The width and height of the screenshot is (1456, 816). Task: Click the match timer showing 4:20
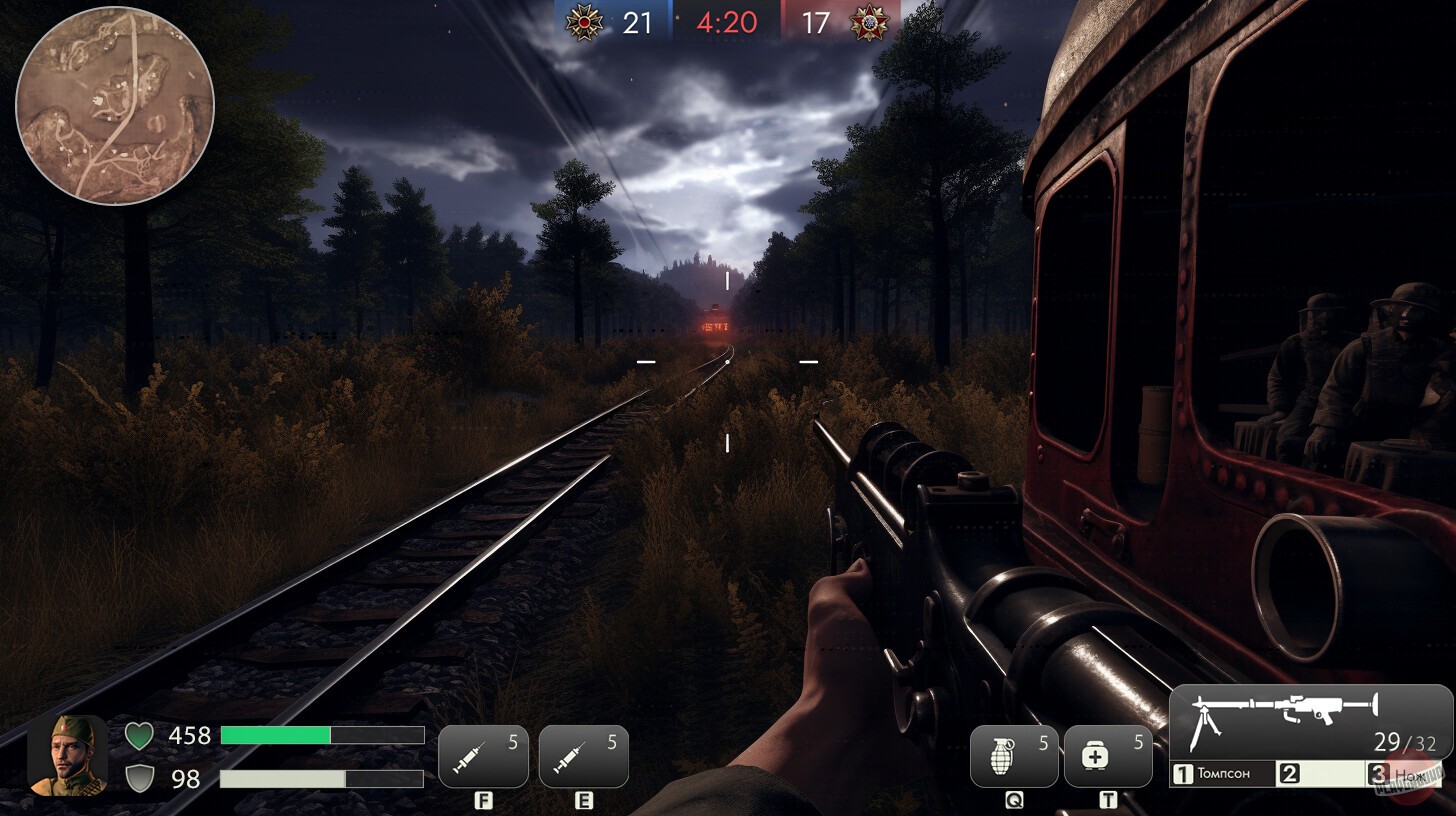coord(727,23)
